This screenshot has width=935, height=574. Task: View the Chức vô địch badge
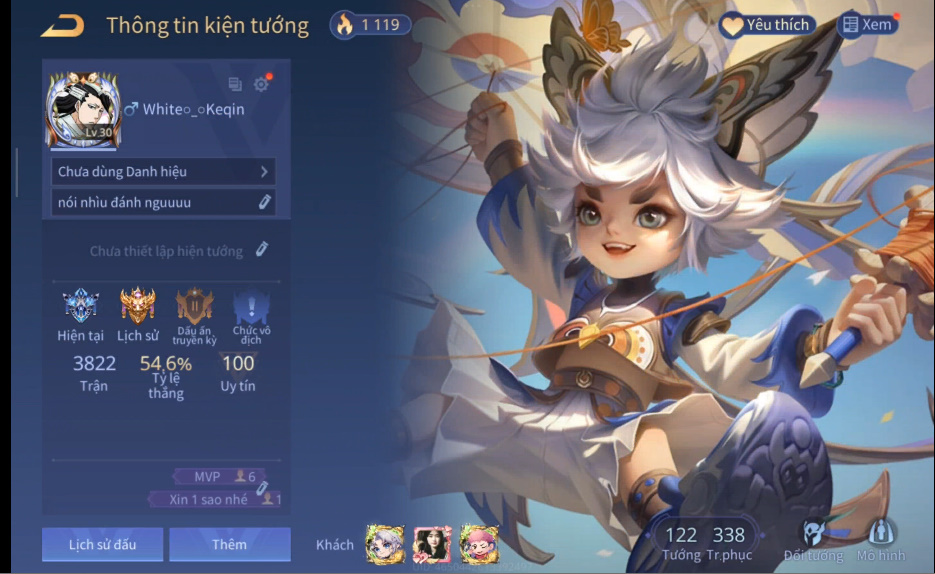[x=251, y=306]
